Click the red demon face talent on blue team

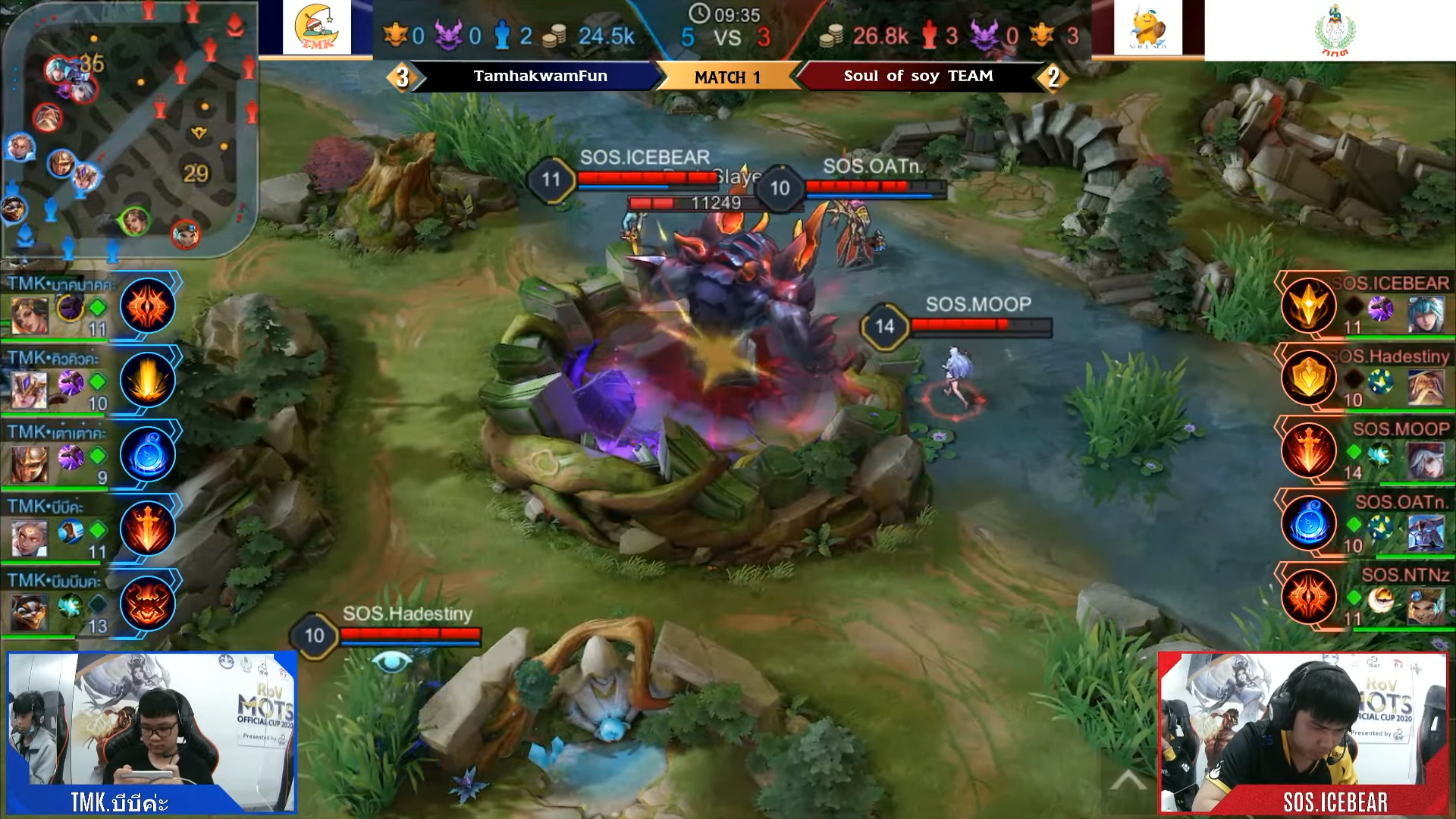pyautogui.click(x=148, y=603)
